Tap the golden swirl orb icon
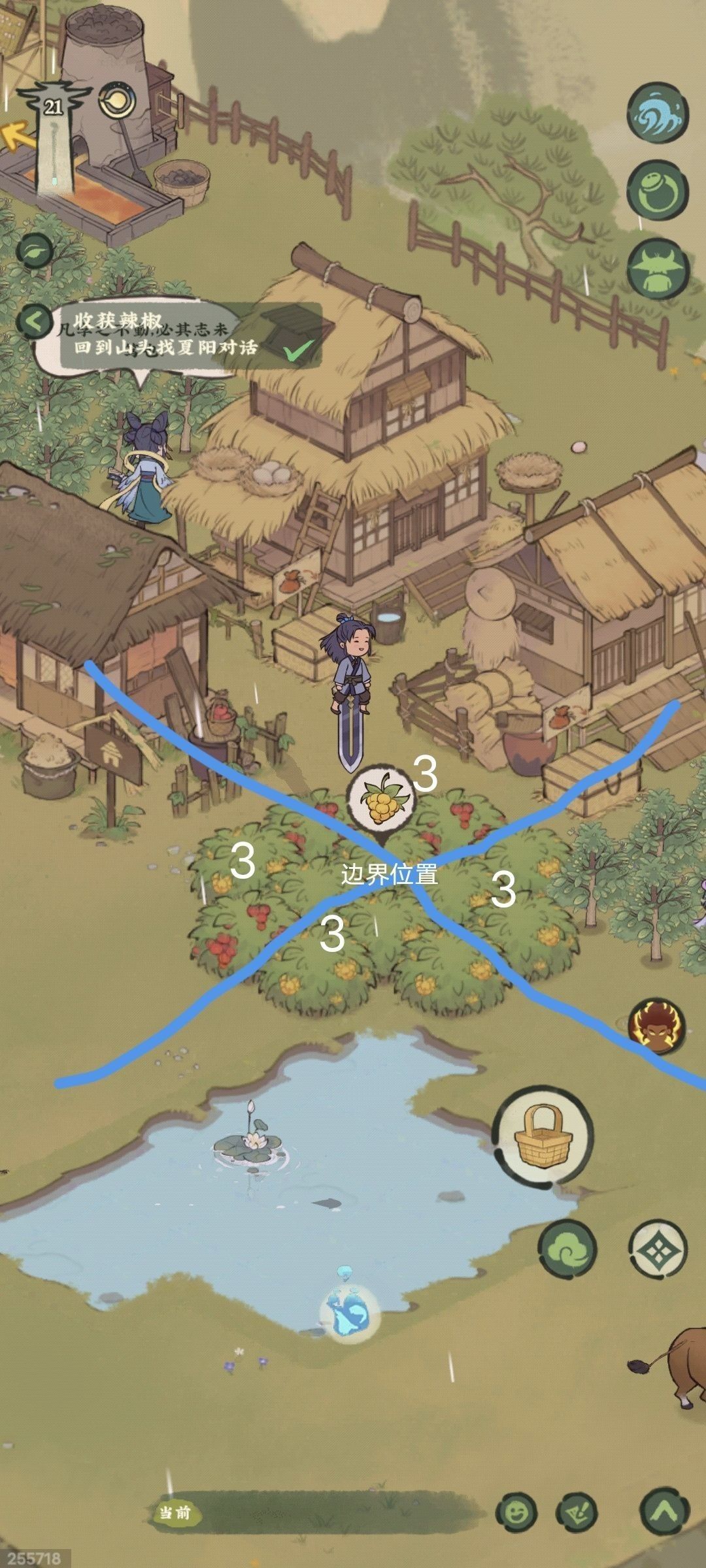706x1568 pixels. point(118,102)
